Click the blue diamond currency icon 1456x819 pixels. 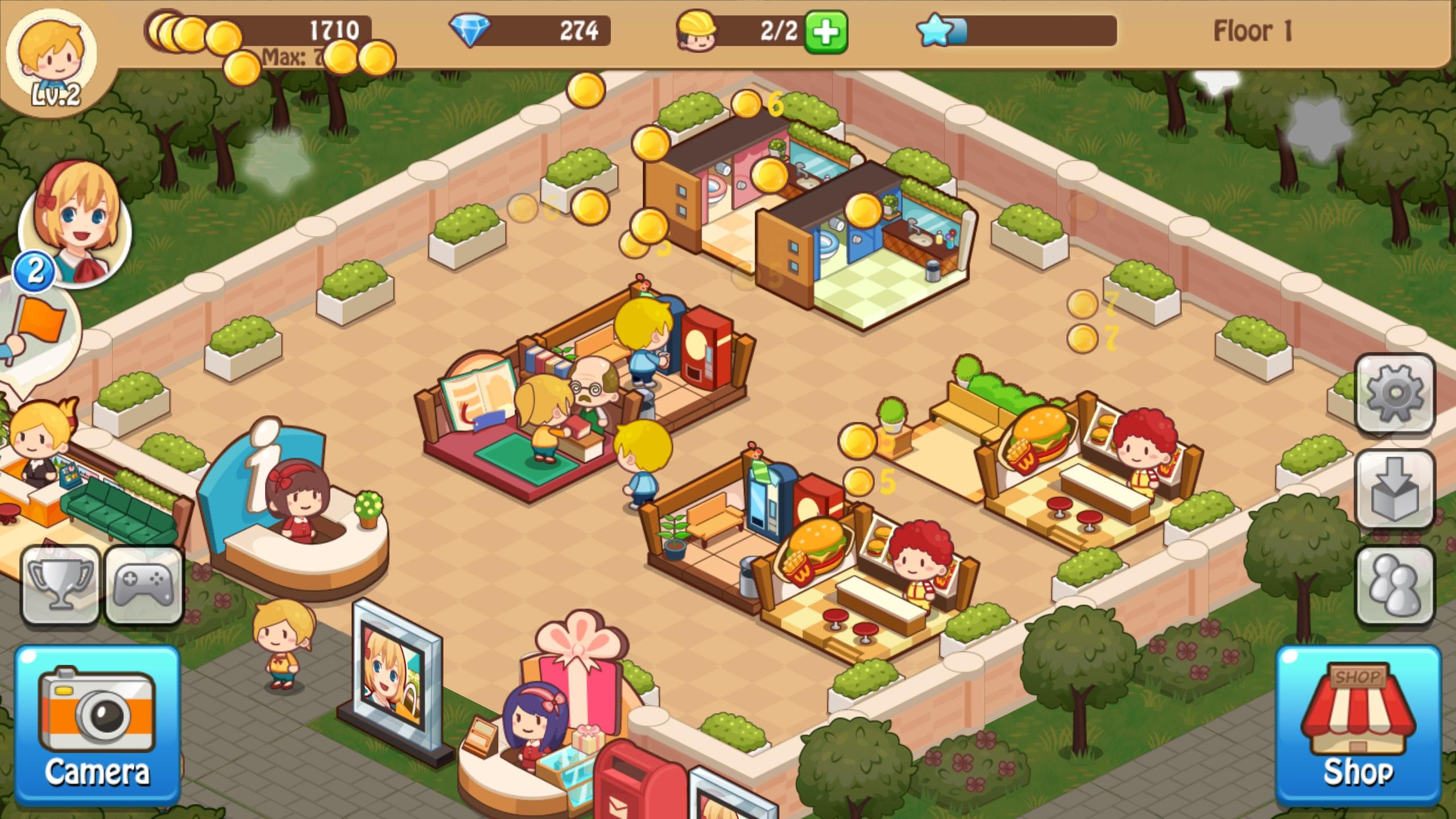[470, 31]
